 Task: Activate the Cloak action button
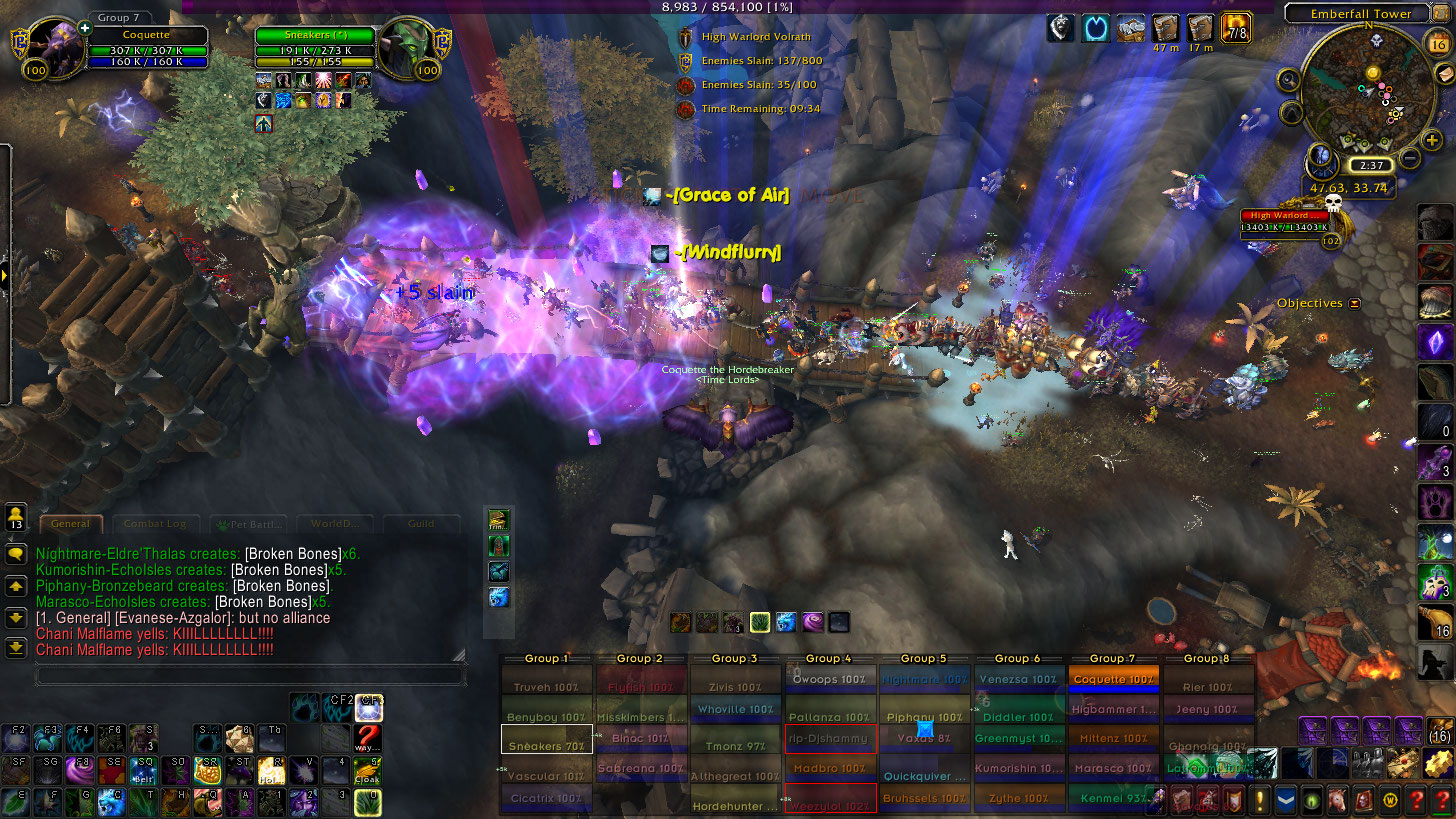tap(368, 770)
